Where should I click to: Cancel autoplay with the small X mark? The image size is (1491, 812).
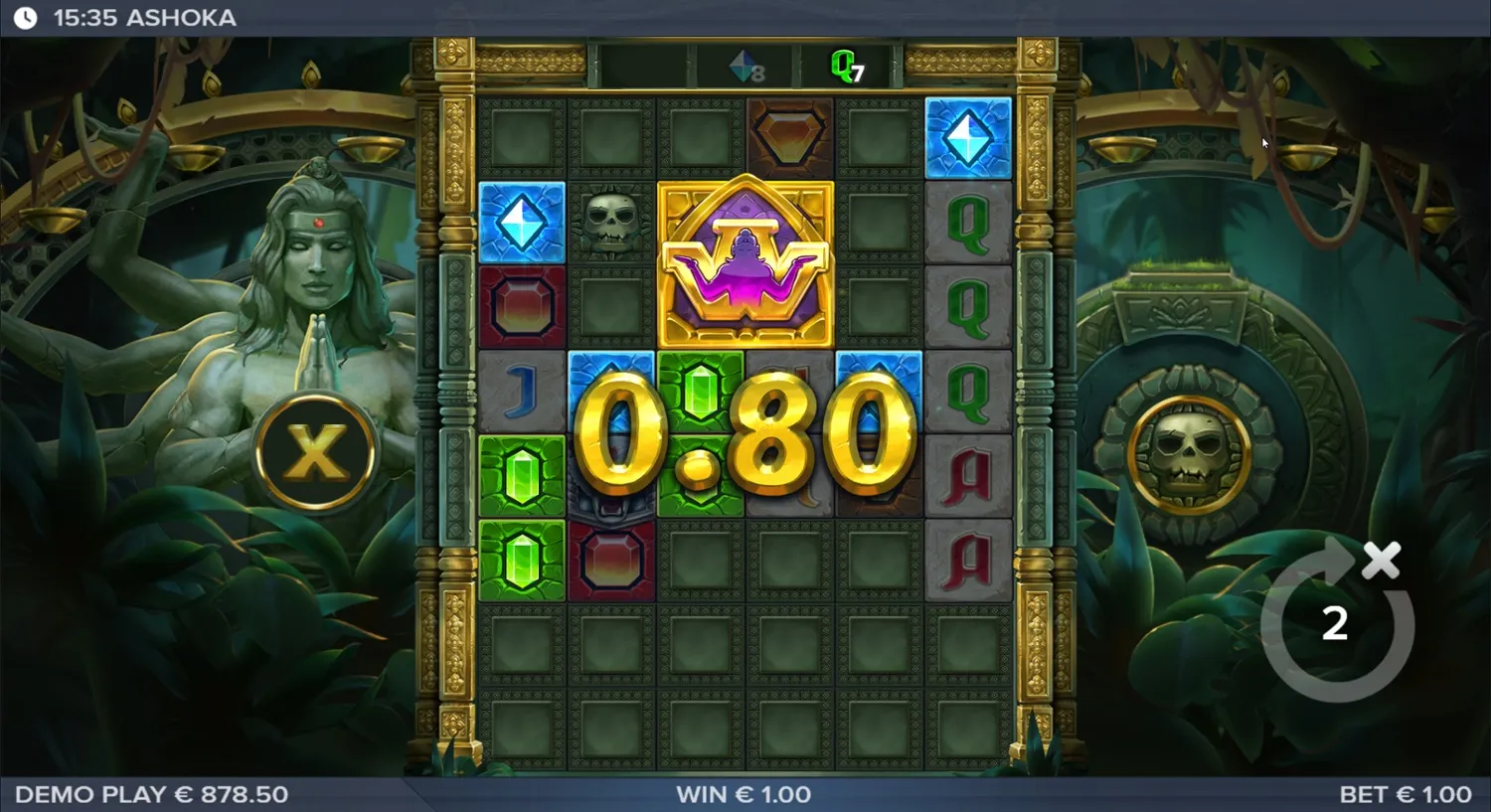1383,560
